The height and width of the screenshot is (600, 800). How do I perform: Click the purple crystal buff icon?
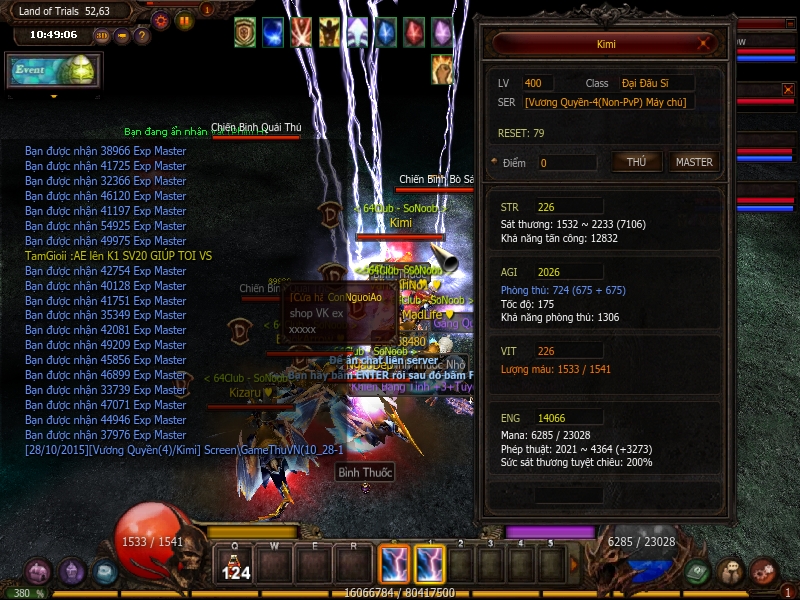(441, 32)
